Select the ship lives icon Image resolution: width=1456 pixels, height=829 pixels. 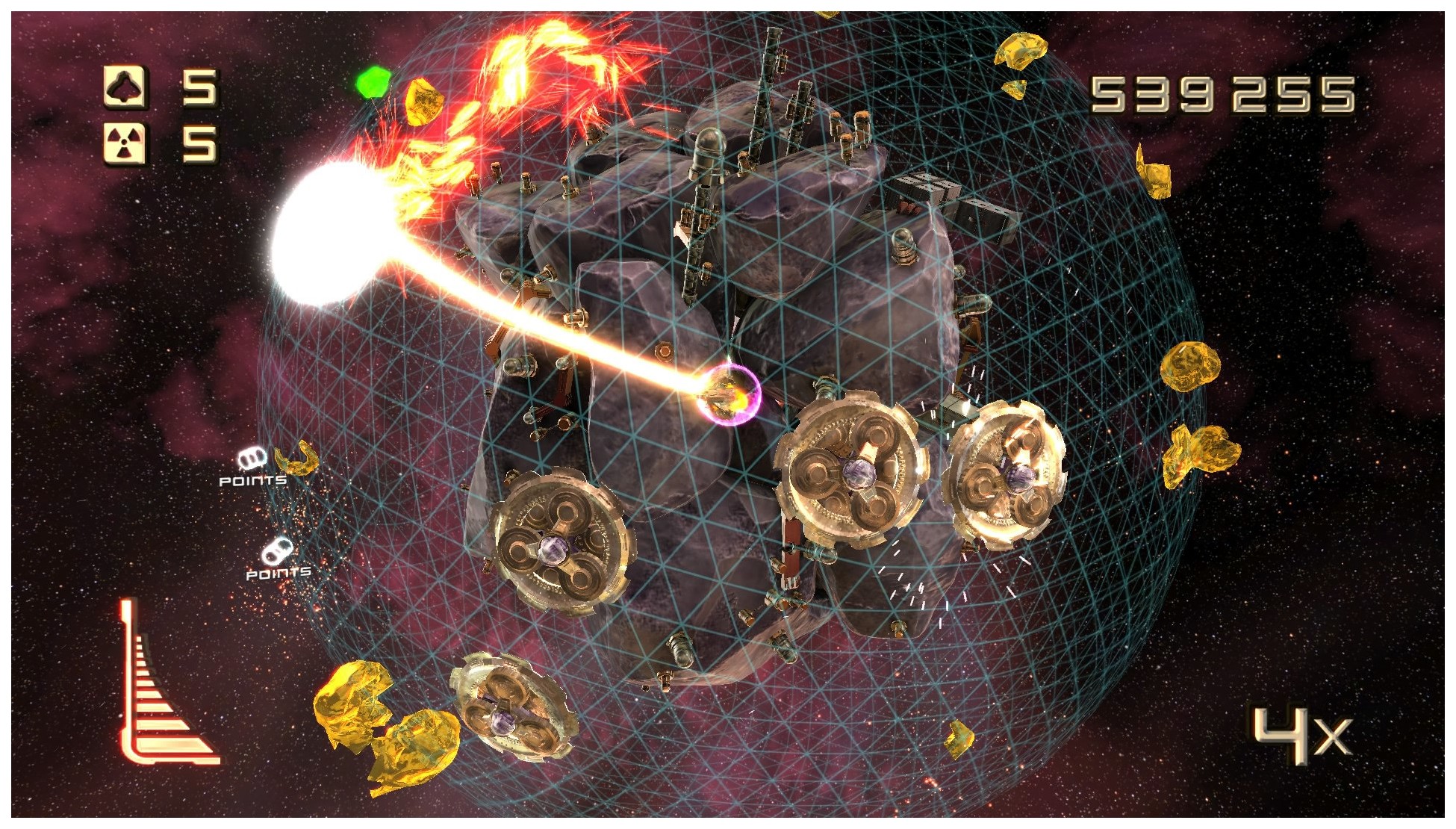point(125,88)
